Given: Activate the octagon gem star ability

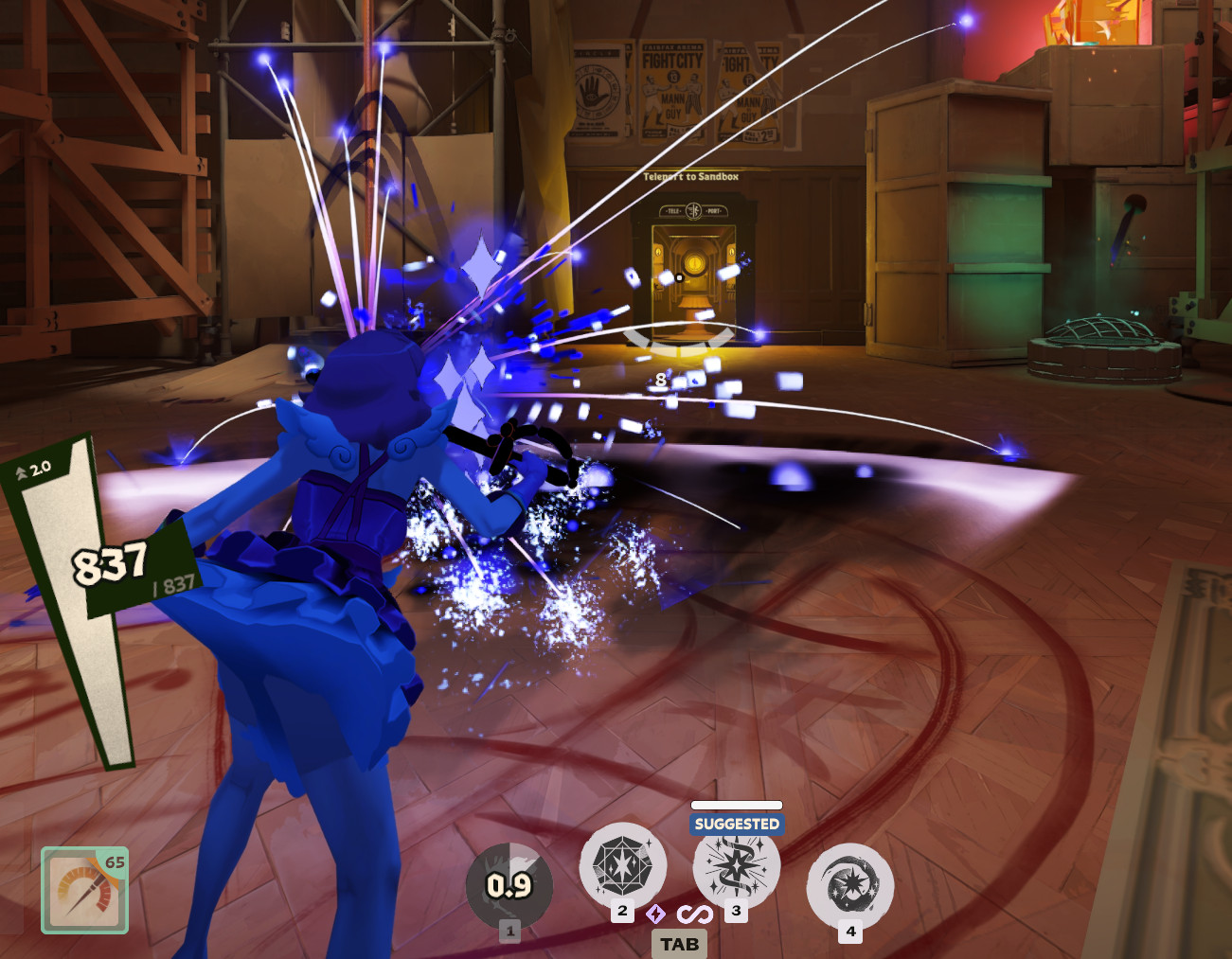Looking at the screenshot, I should 622,866.
